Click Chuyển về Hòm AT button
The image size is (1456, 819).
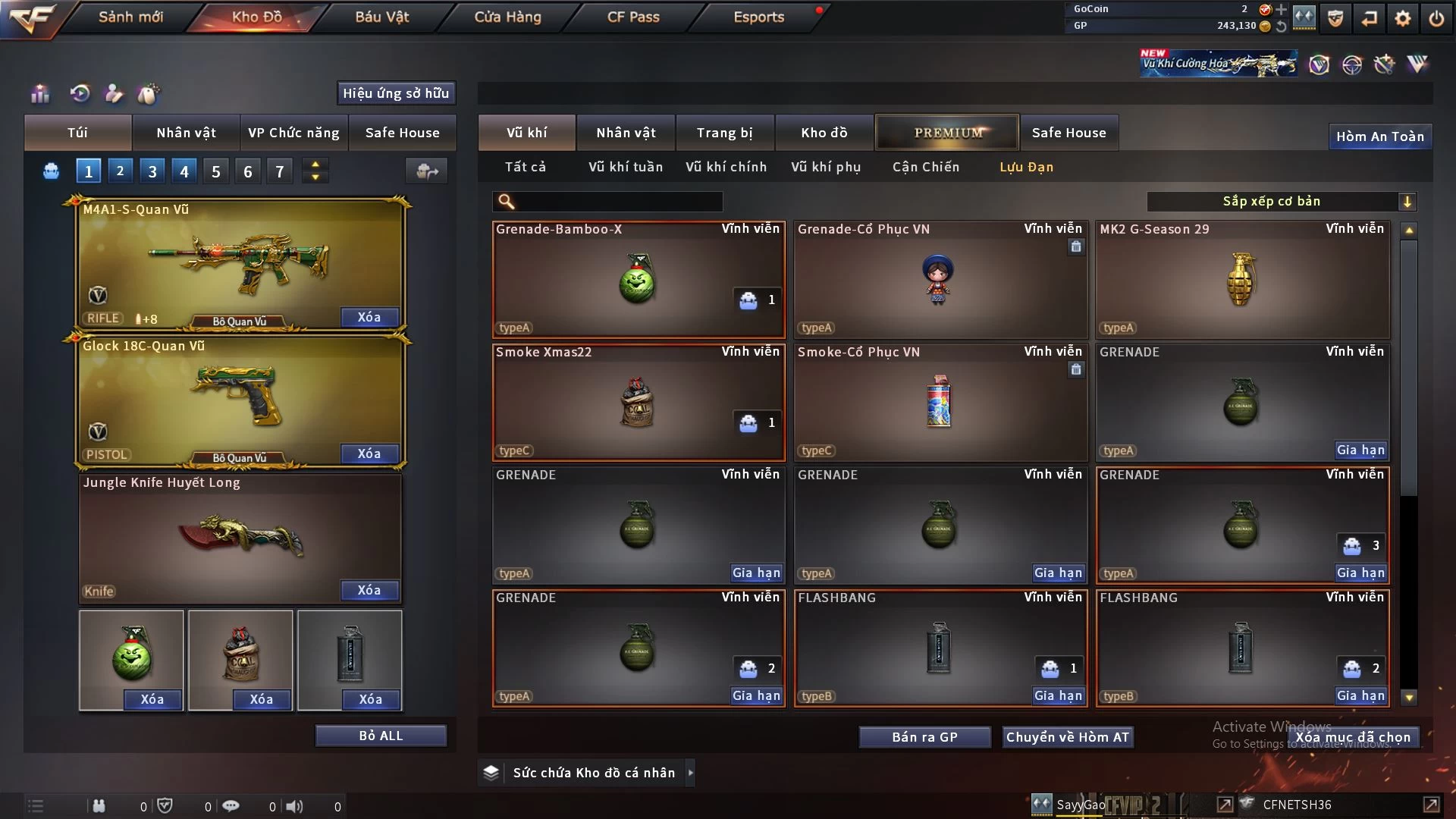click(x=1067, y=737)
